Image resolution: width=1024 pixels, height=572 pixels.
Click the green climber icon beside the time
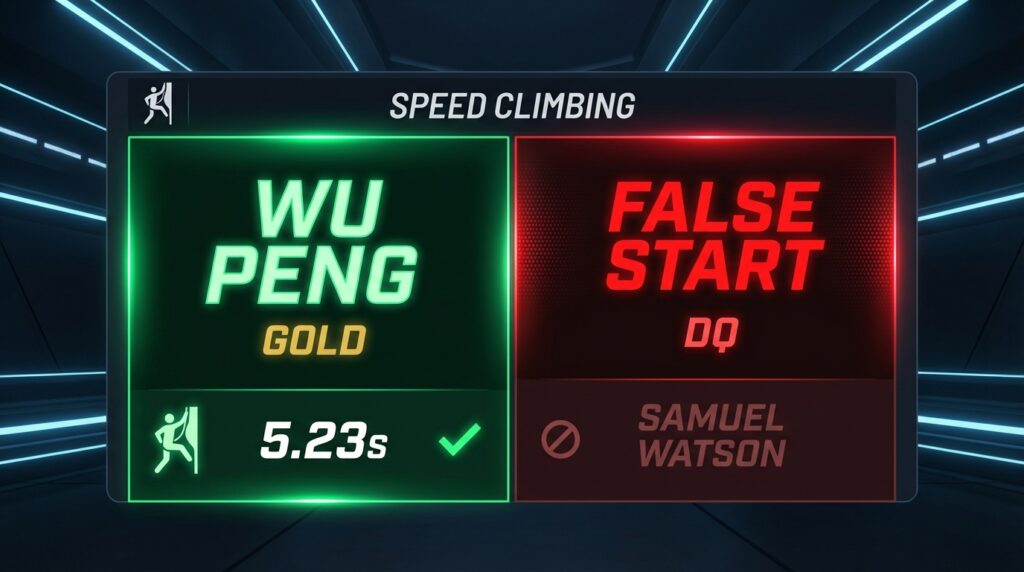point(178,440)
